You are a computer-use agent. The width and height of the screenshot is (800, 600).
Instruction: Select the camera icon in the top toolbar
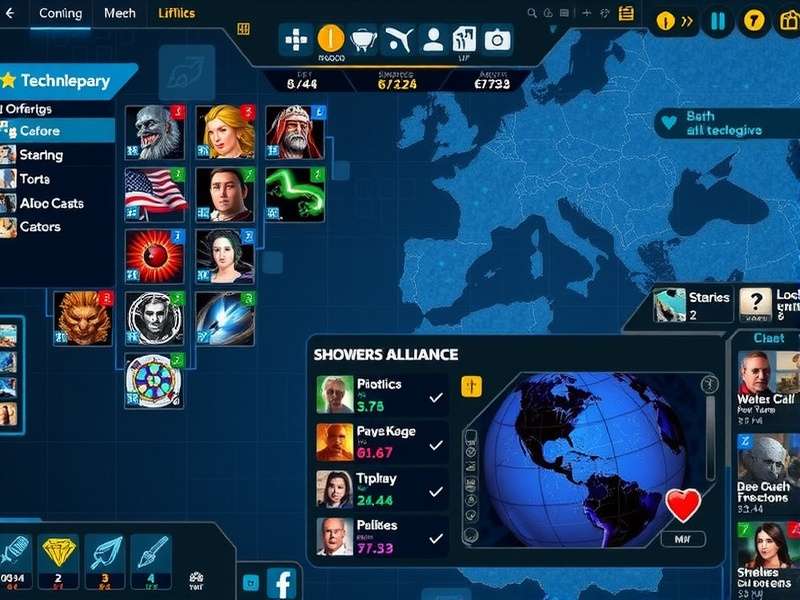click(497, 39)
